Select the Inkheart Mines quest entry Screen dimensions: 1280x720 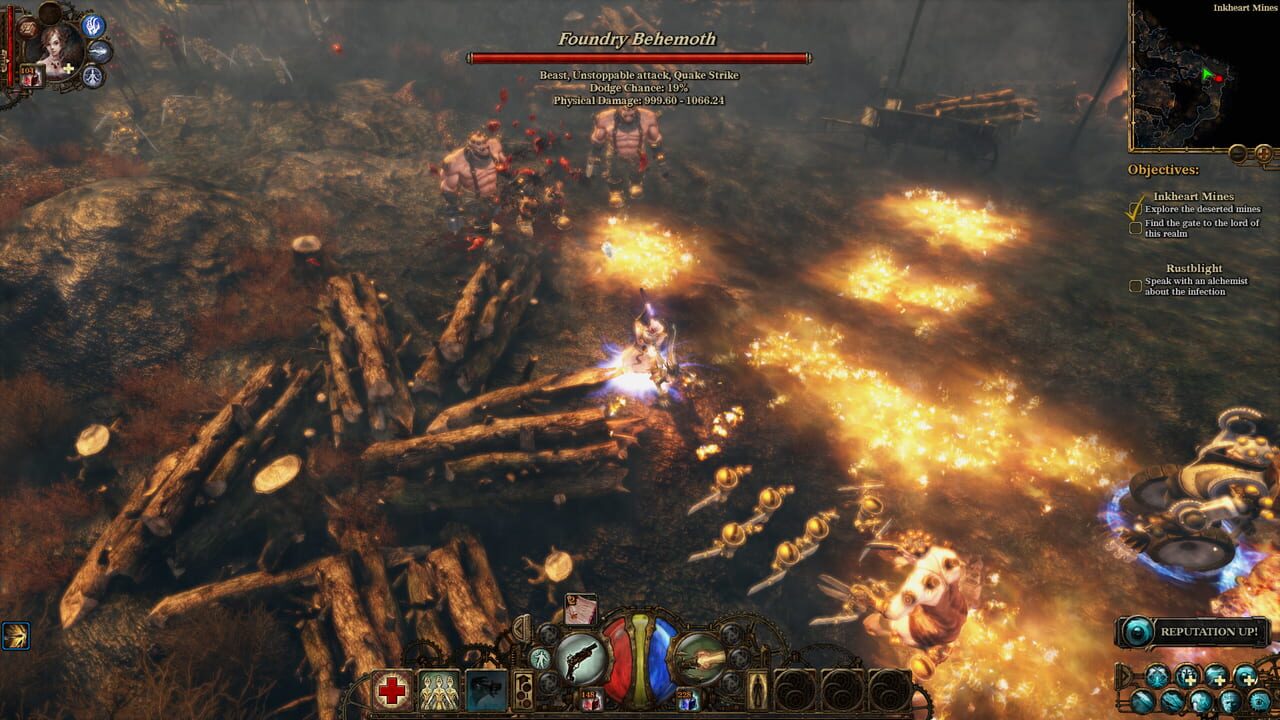click(1193, 197)
